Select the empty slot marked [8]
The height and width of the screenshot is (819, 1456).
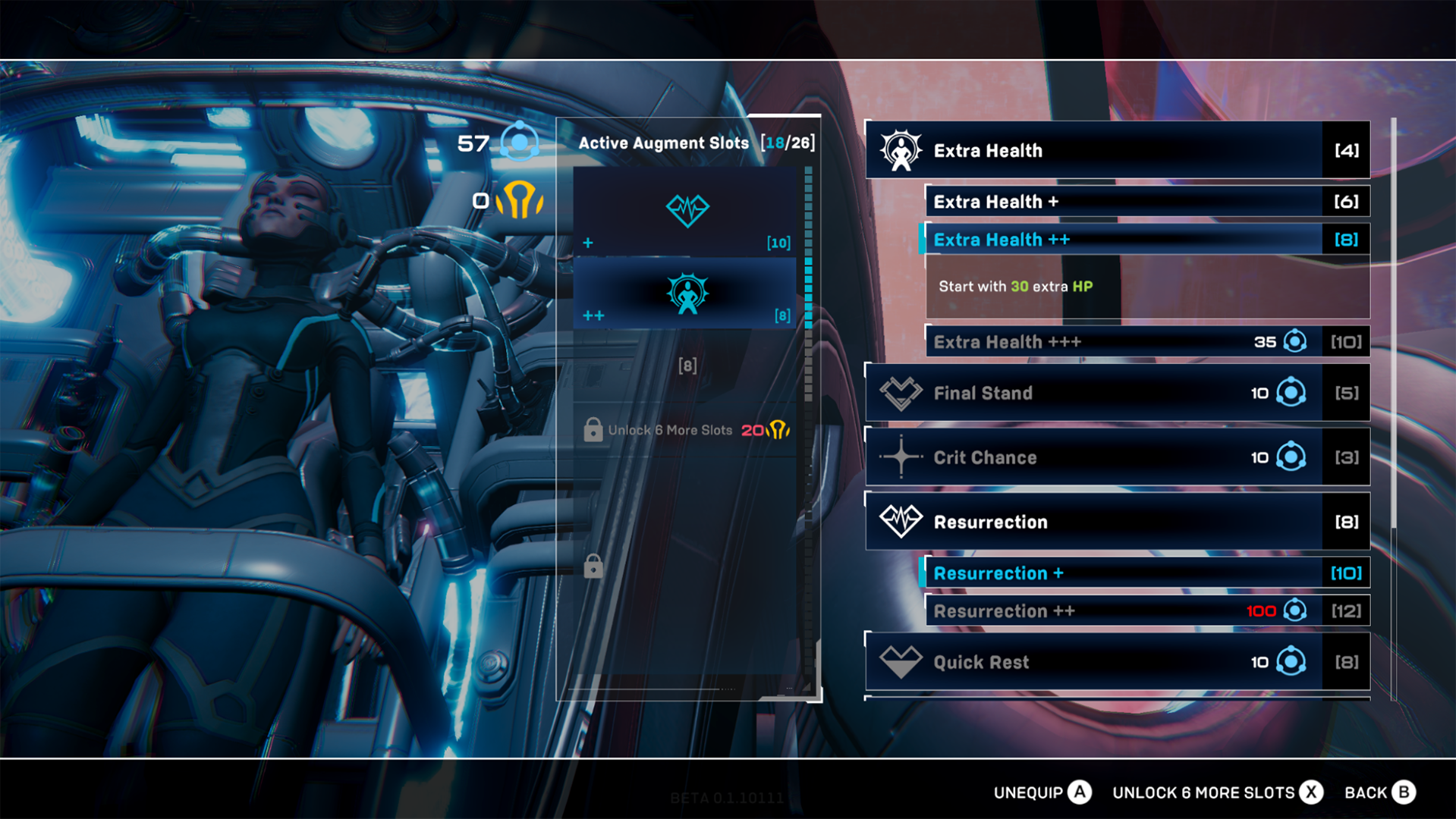click(x=687, y=366)
